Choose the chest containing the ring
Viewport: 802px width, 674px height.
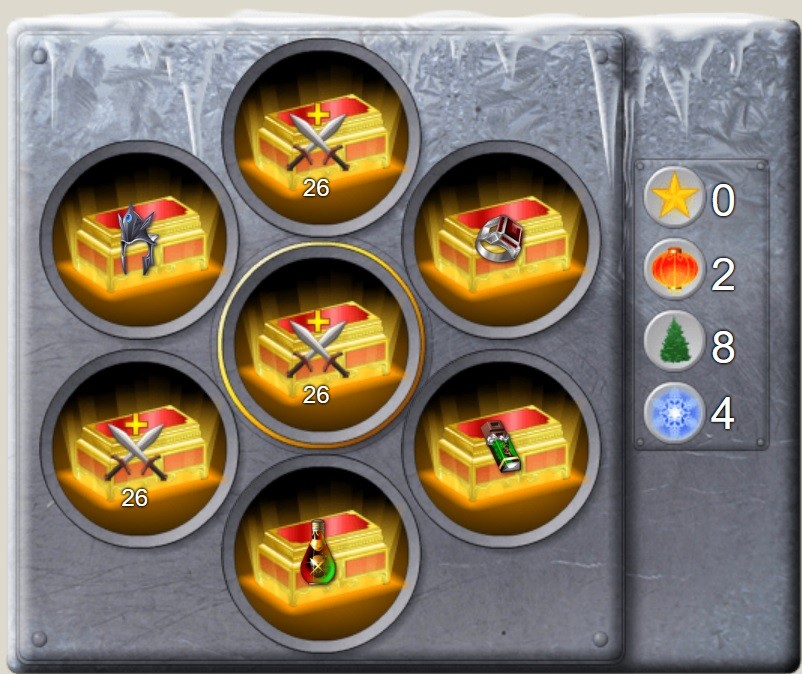coord(501,239)
